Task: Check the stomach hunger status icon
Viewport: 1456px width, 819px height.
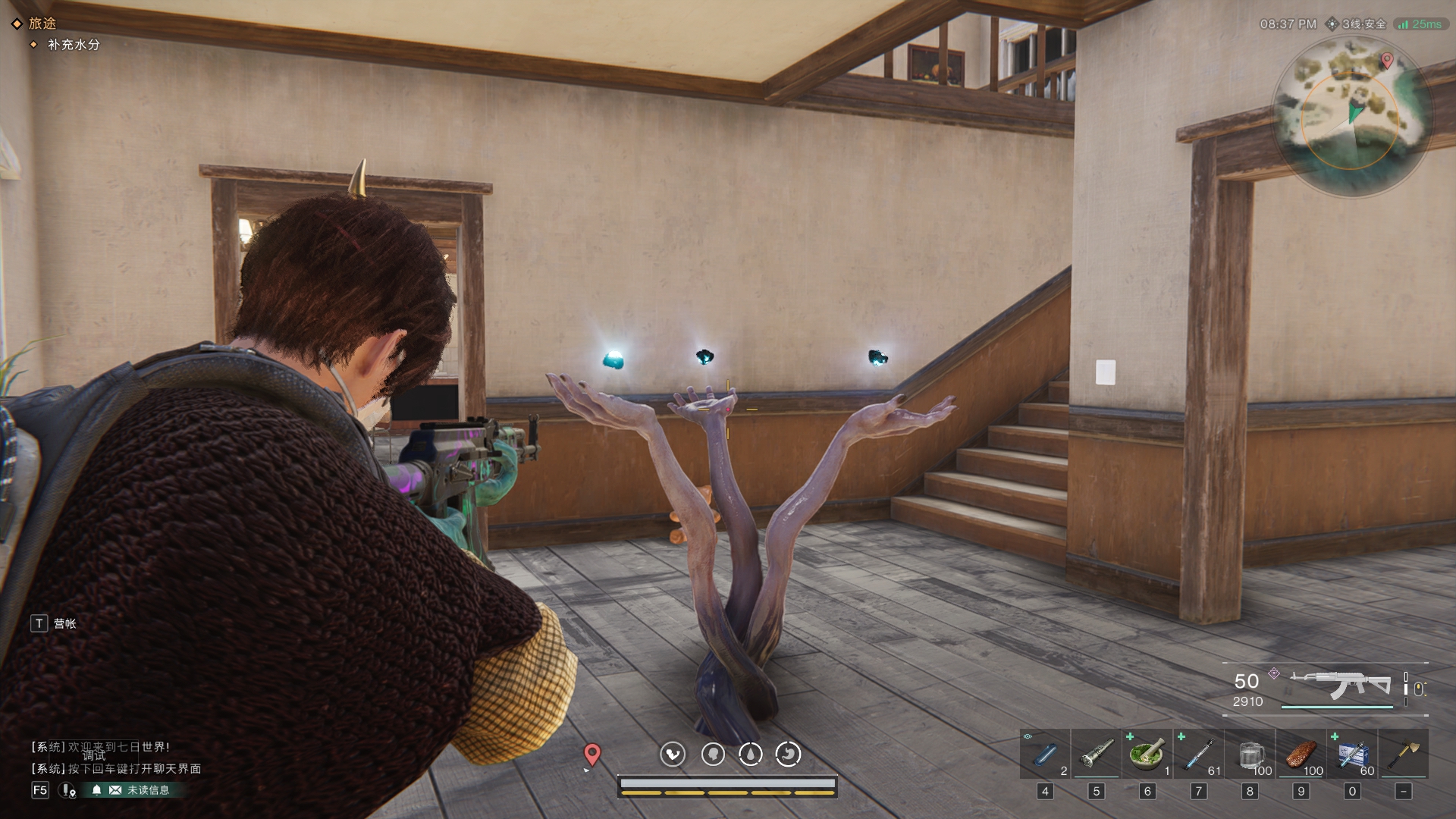Action: click(789, 754)
